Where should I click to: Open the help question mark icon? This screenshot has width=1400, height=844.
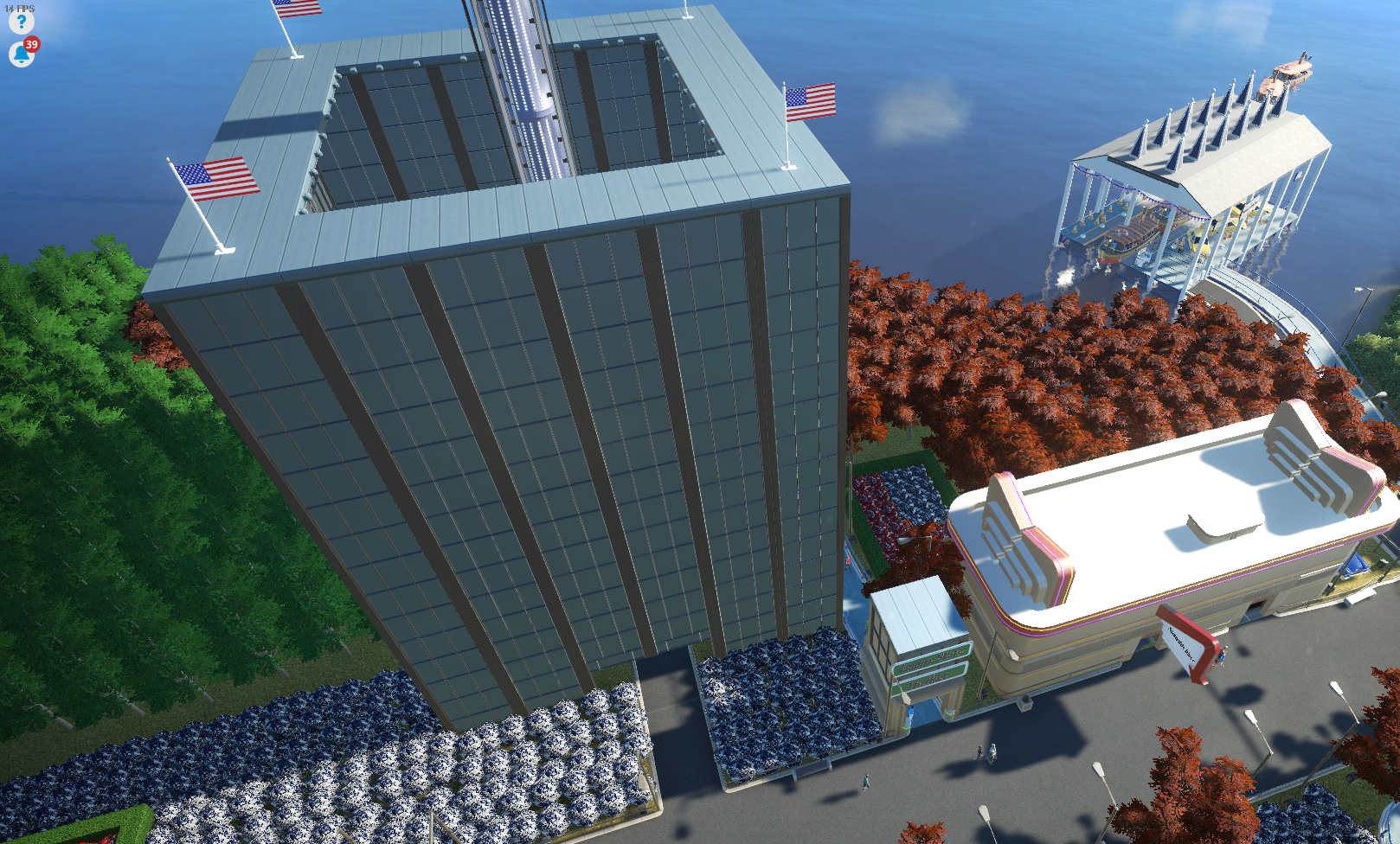20,23
